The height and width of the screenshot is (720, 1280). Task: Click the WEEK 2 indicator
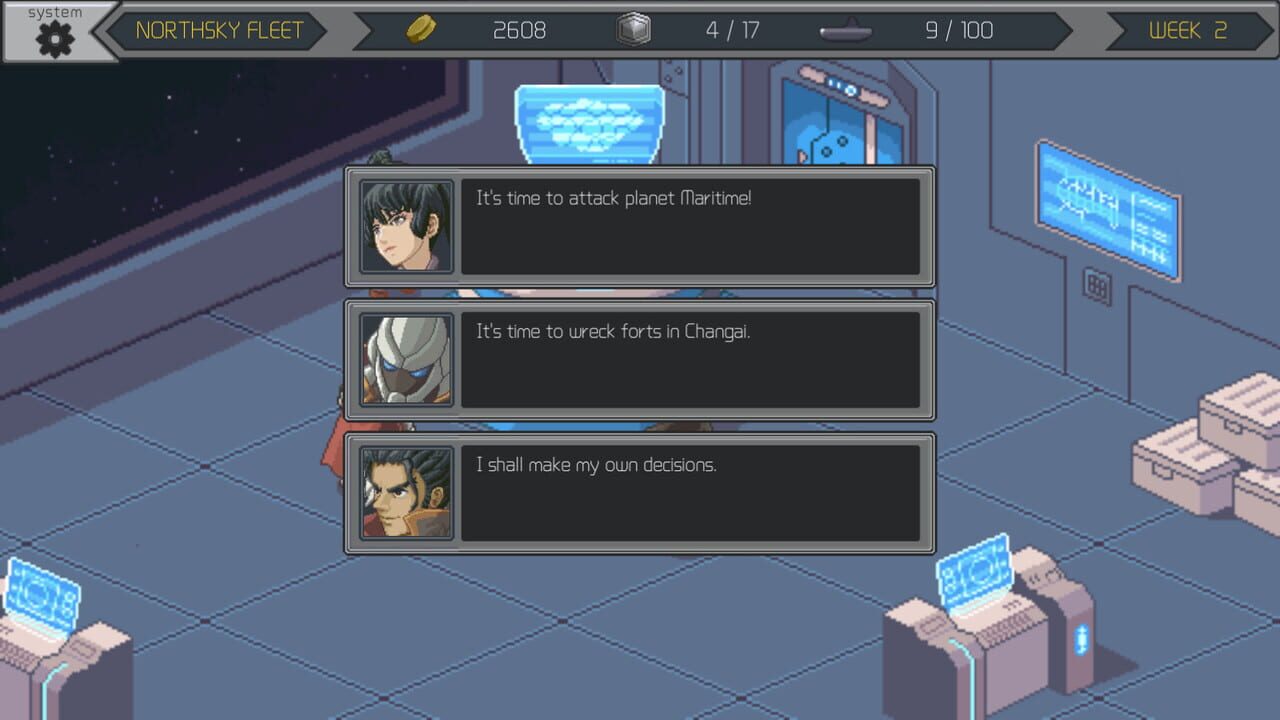tap(1188, 30)
